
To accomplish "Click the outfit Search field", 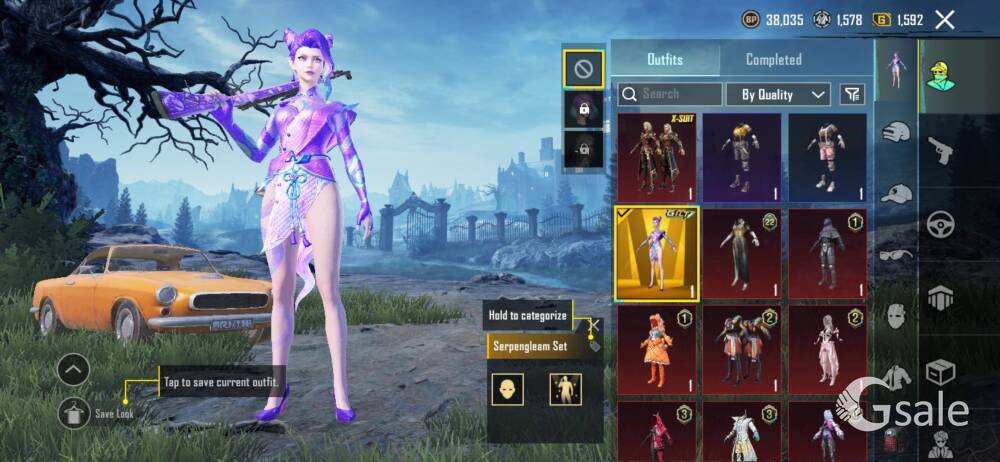I will click(x=670, y=95).
